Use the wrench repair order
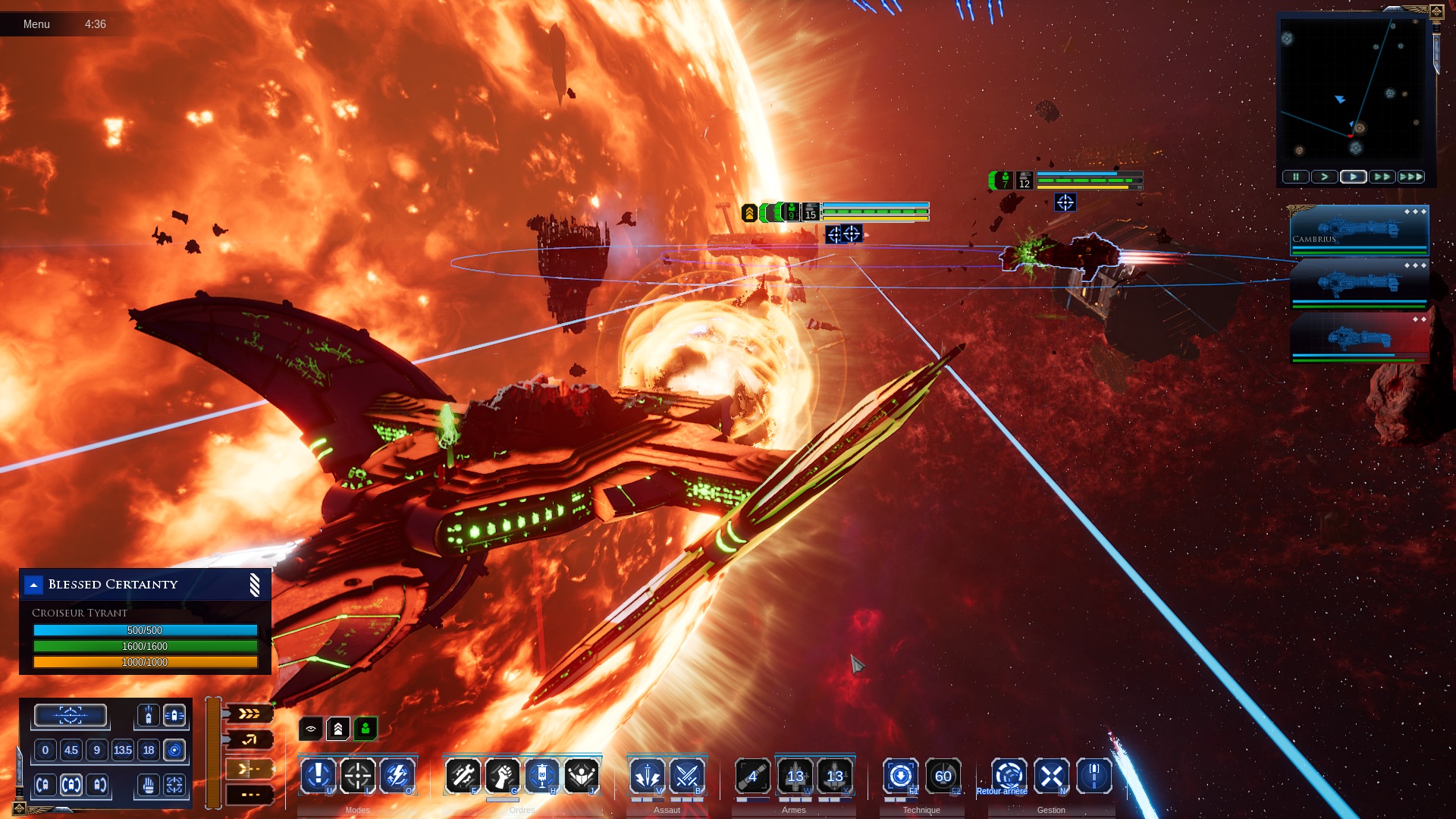Screen dimensions: 1456x819 [x=463, y=775]
